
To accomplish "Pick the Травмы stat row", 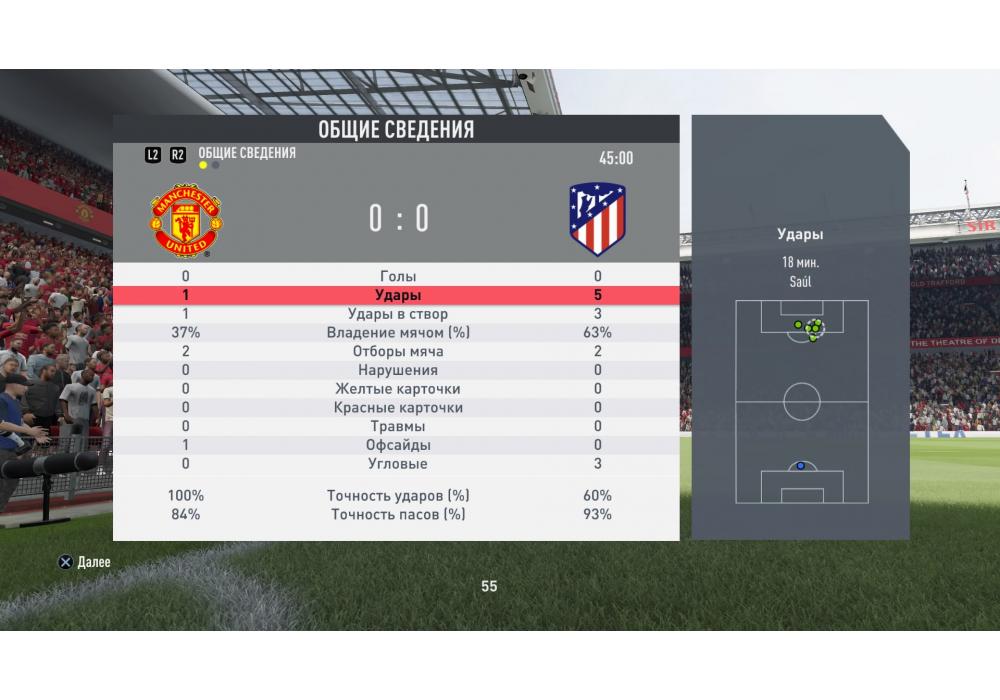I will (x=397, y=427).
